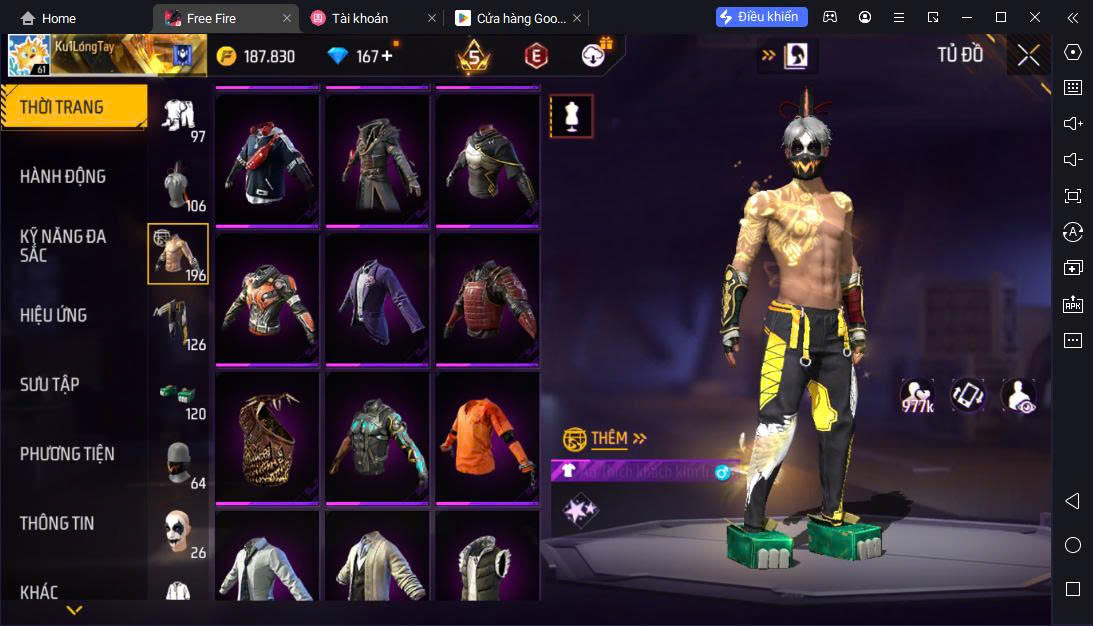Switch to the HIỆU ỨNG tab
Viewport: 1093px width, 626px height.
54,316
